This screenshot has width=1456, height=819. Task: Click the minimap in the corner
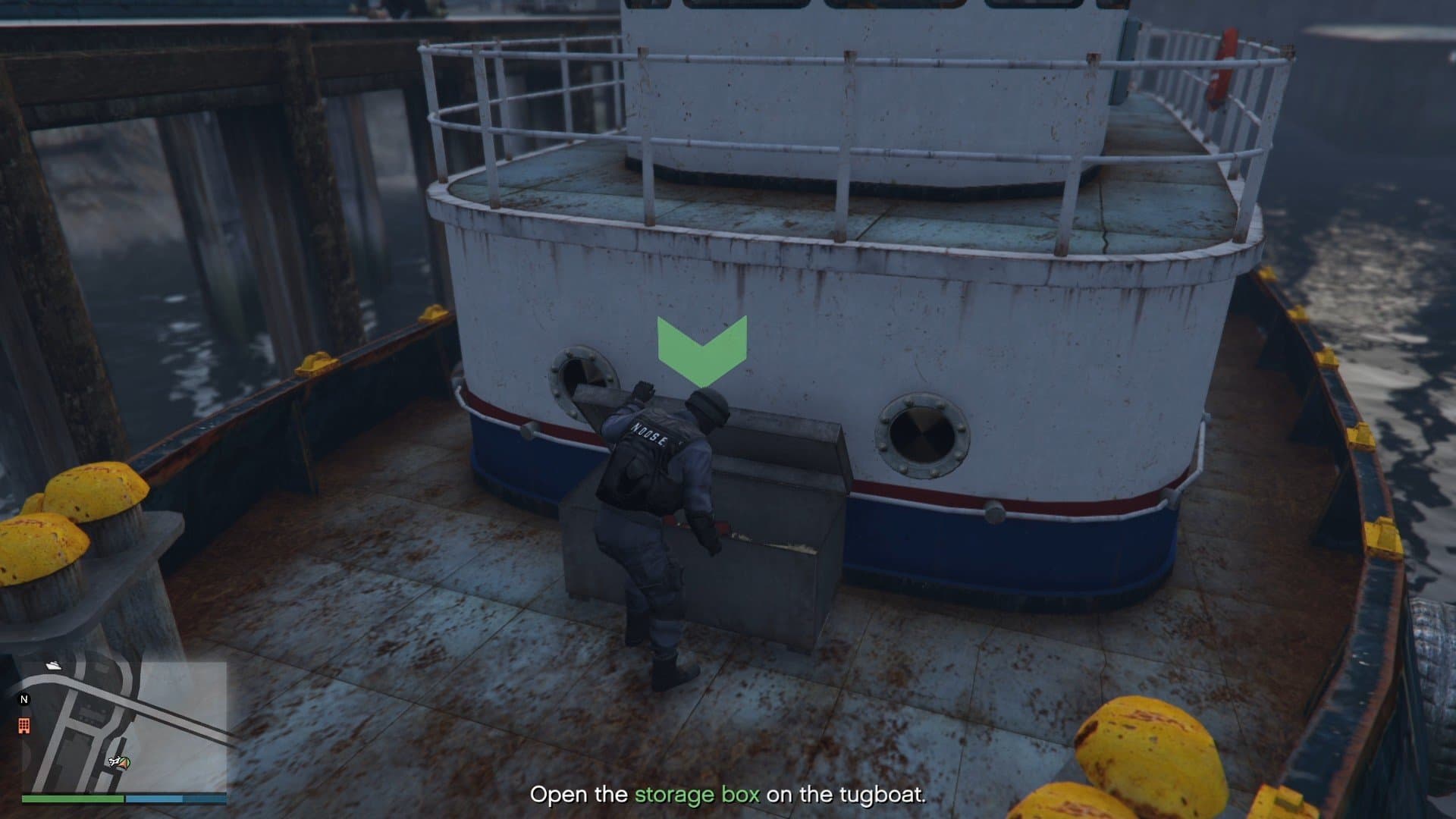(x=124, y=726)
